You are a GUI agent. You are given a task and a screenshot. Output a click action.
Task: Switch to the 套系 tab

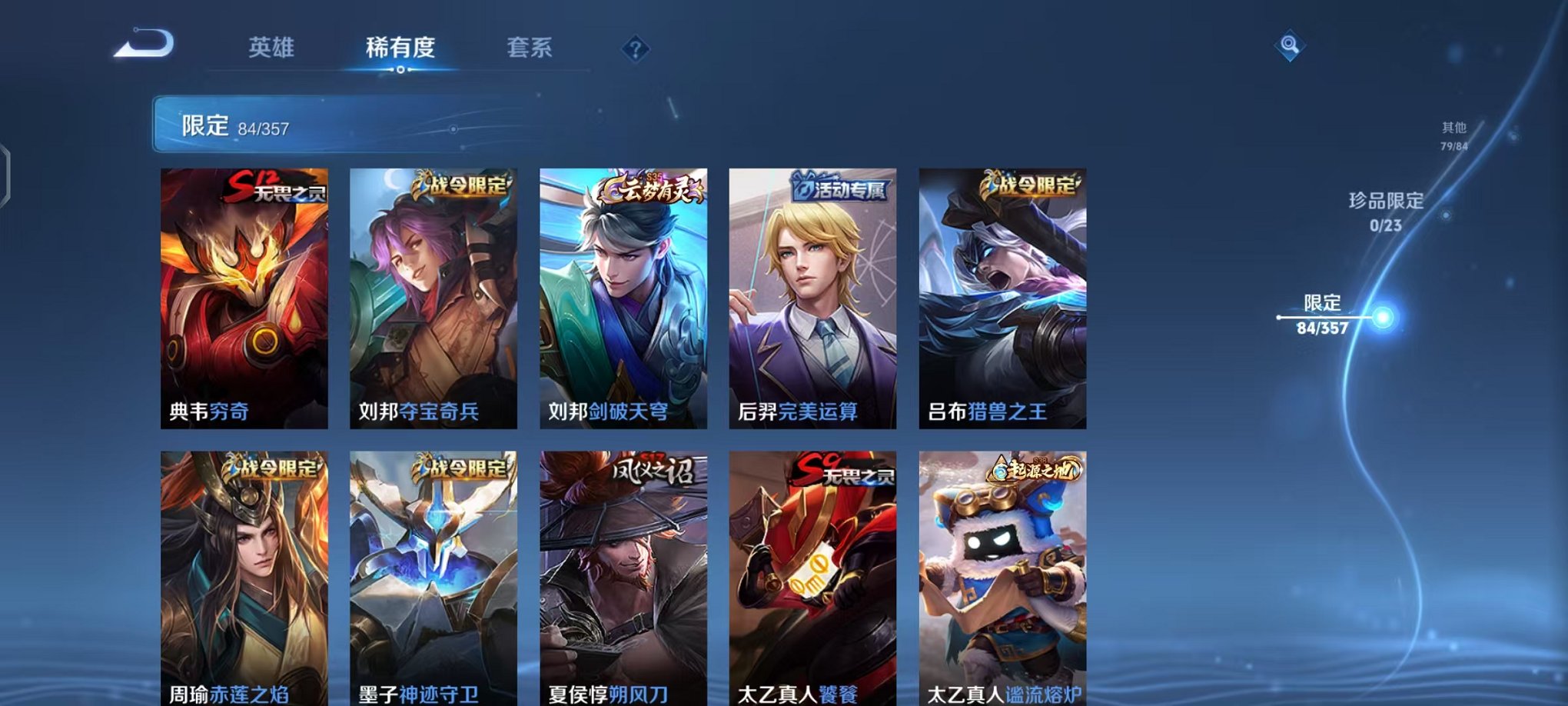[x=531, y=48]
